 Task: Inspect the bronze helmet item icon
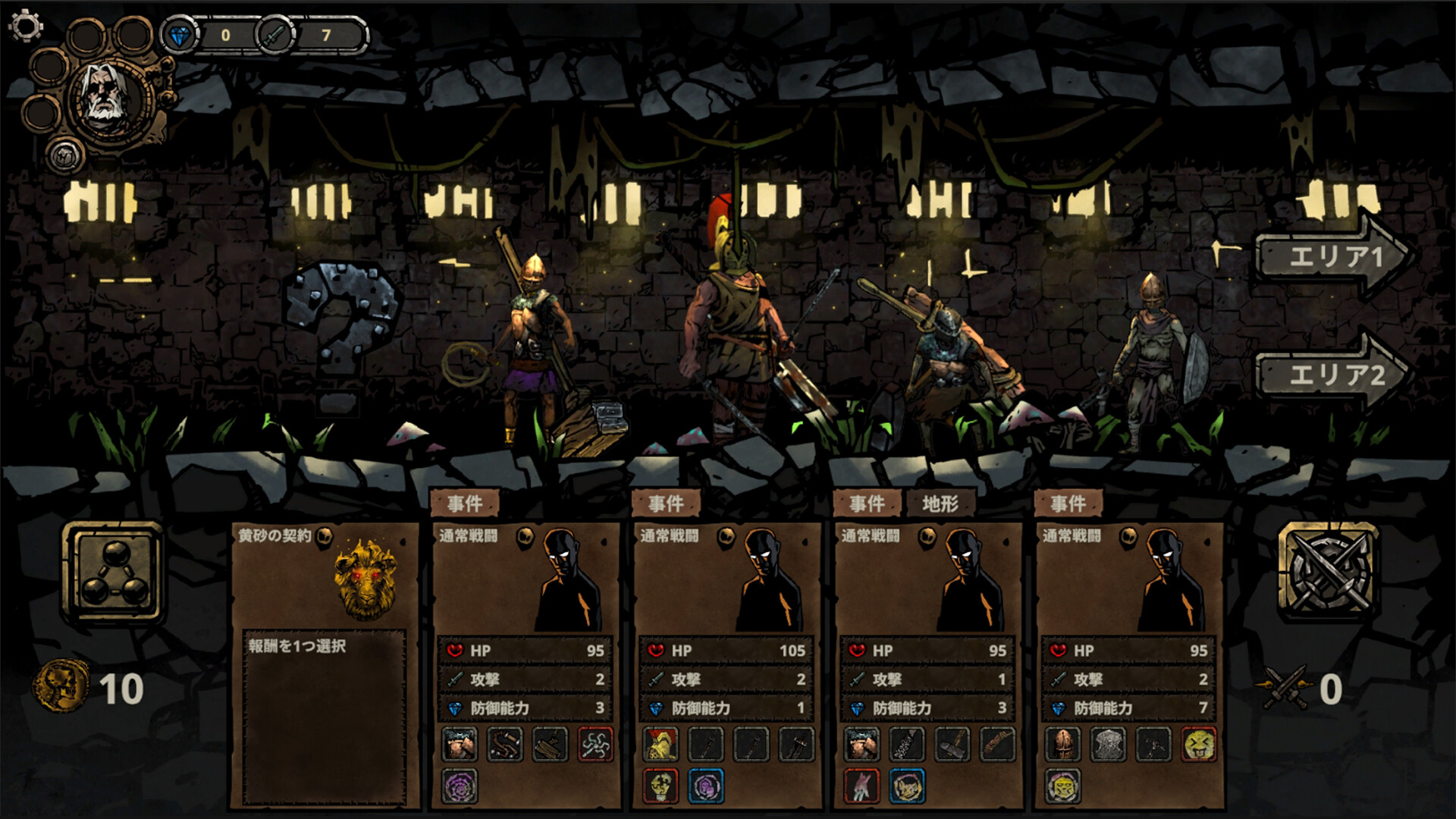coord(1062,745)
